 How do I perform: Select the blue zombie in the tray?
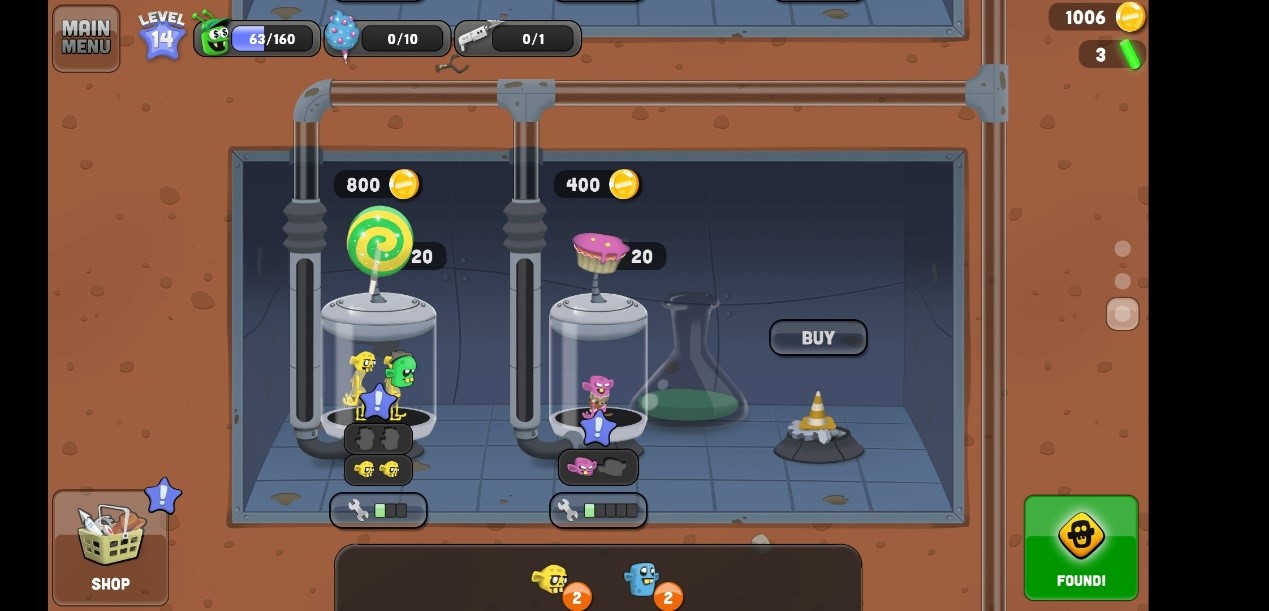click(641, 579)
